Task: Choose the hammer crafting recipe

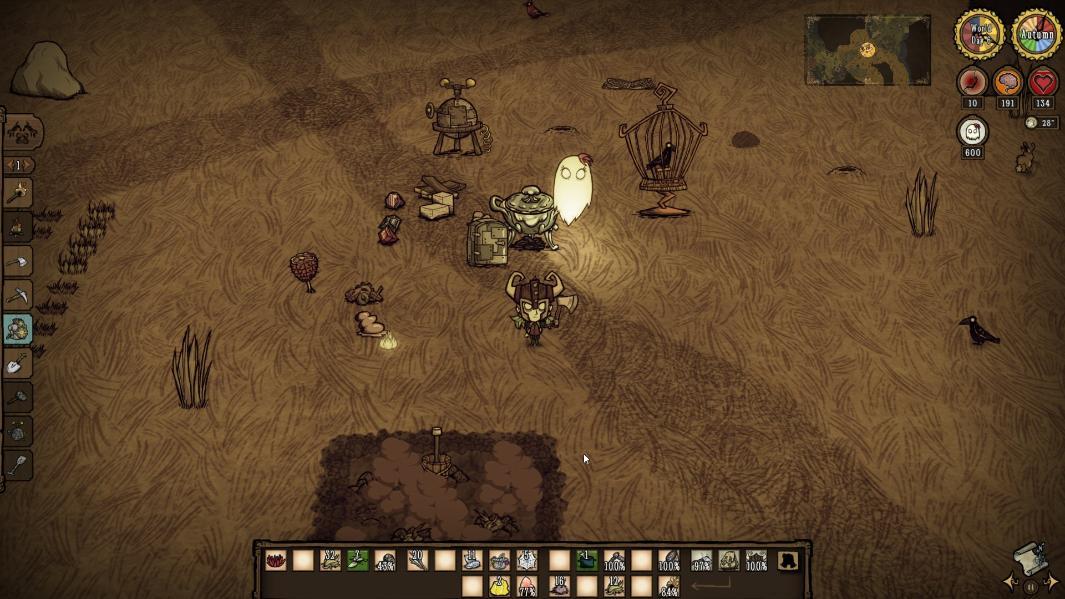Action: point(18,397)
